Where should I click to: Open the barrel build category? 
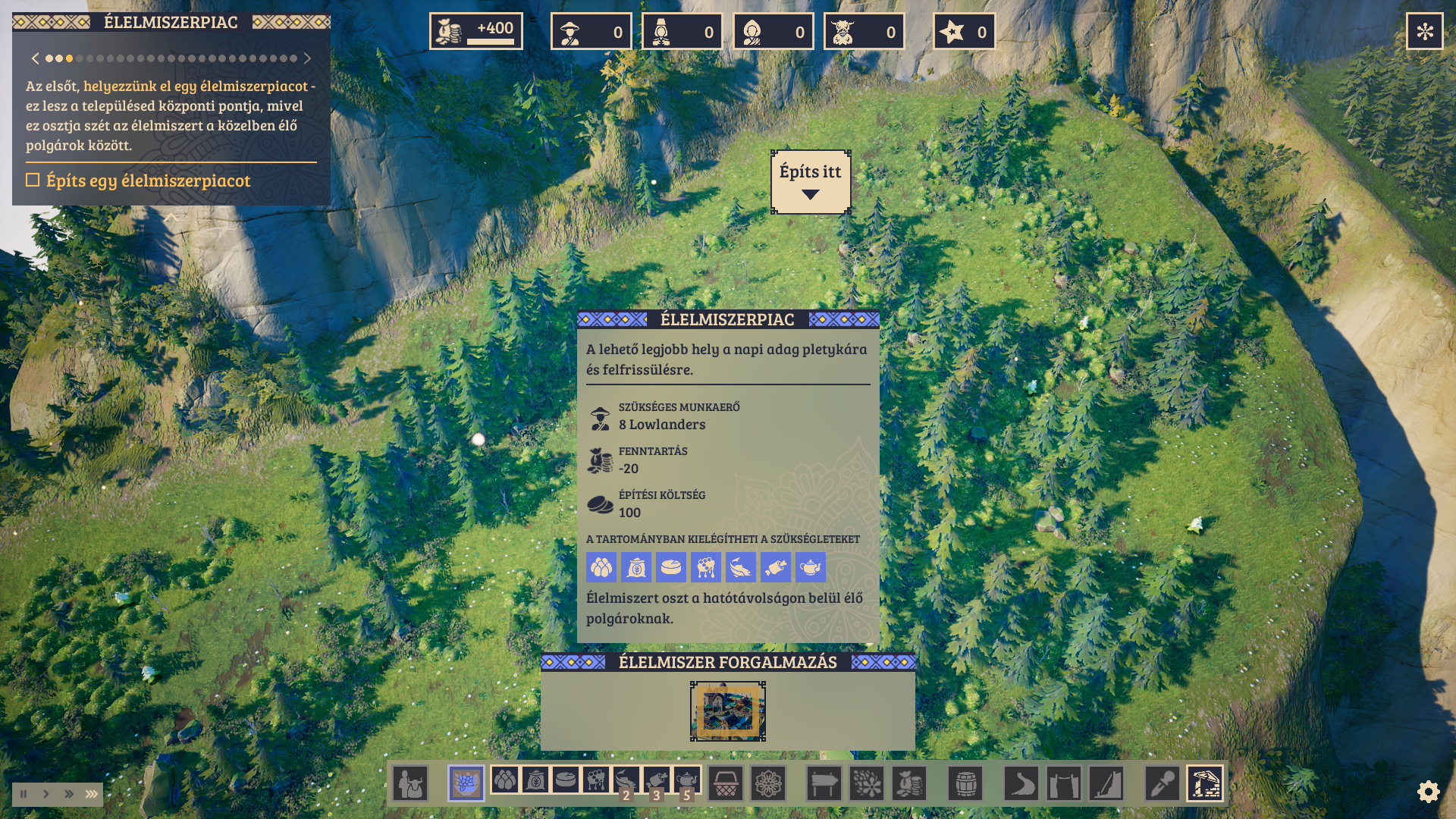point(965,783)
